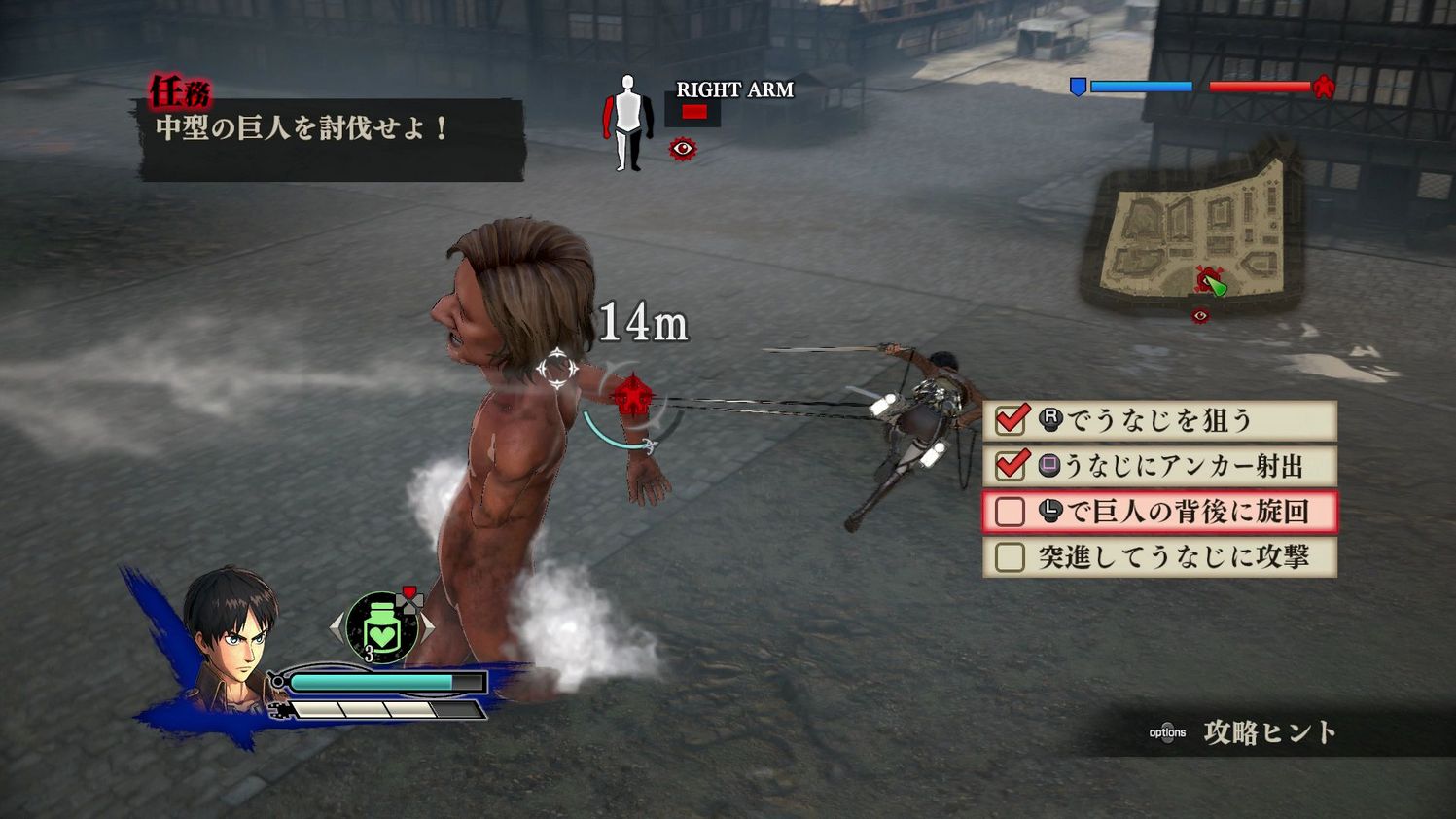Check the highlighted box for Lで巨人の背後に旋回

pyautogui.click(x=1011, y=511)
